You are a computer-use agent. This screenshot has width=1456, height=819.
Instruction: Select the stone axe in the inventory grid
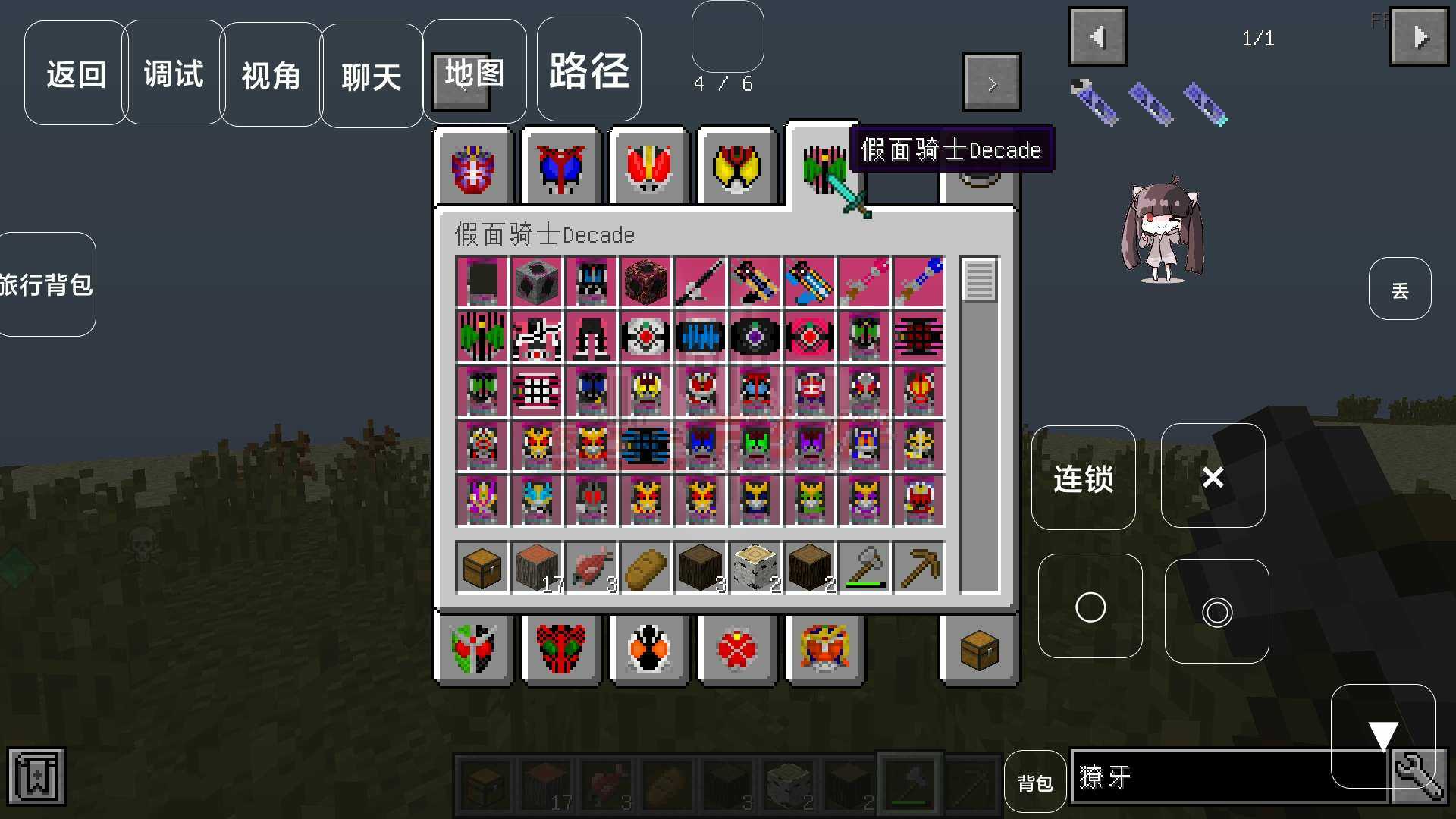863,566
